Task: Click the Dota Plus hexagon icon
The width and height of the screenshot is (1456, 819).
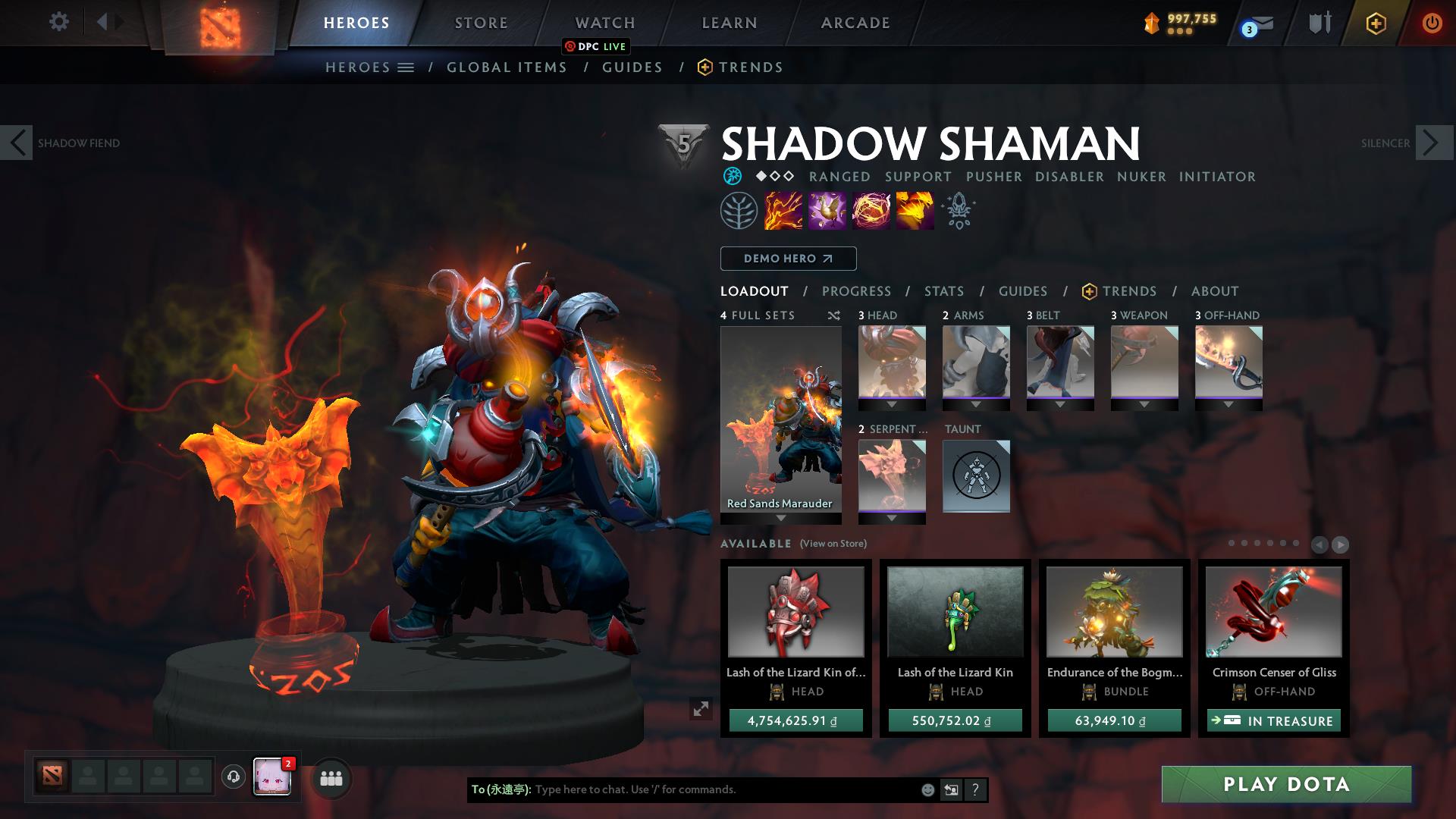Action: (x=1376, y=23)
